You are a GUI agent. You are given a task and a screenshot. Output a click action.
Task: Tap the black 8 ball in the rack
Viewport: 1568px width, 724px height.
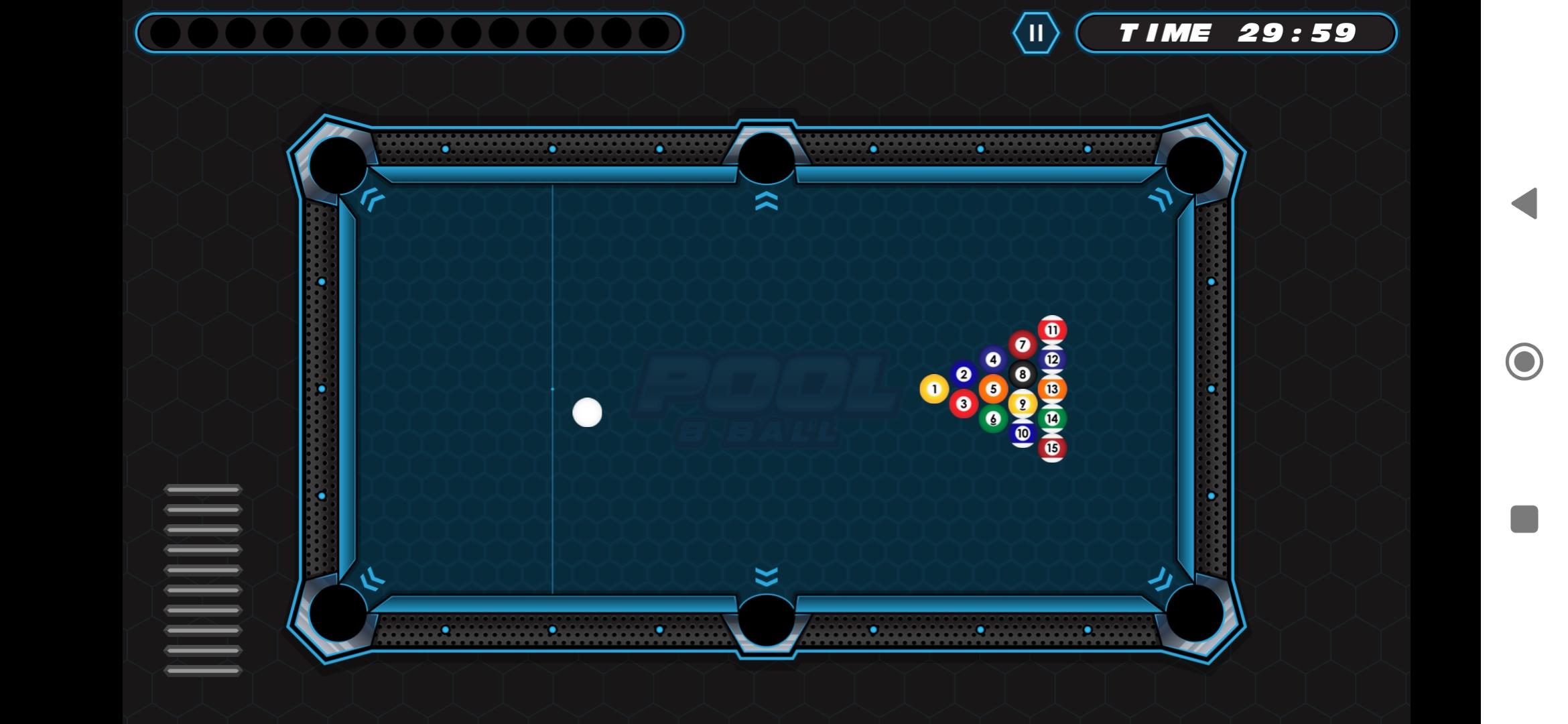(1021, 374)
